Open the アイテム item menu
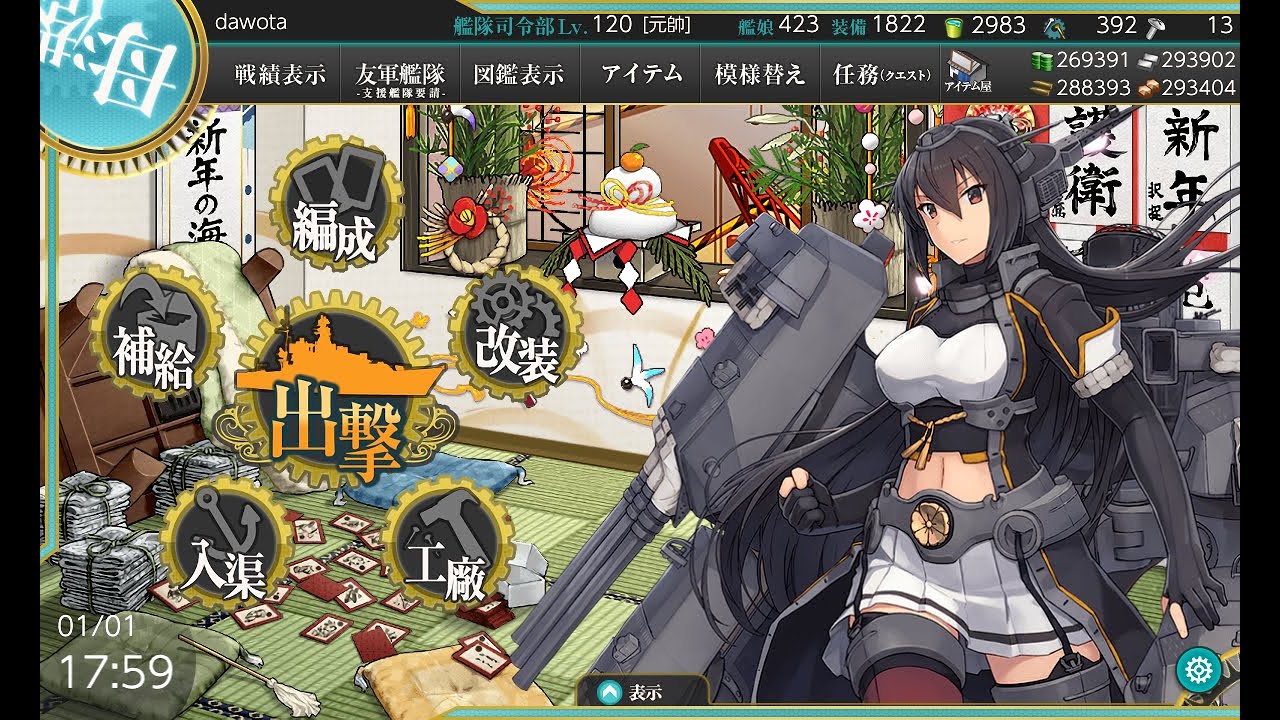Viewport: 1280px width, 720px height. 642,74
